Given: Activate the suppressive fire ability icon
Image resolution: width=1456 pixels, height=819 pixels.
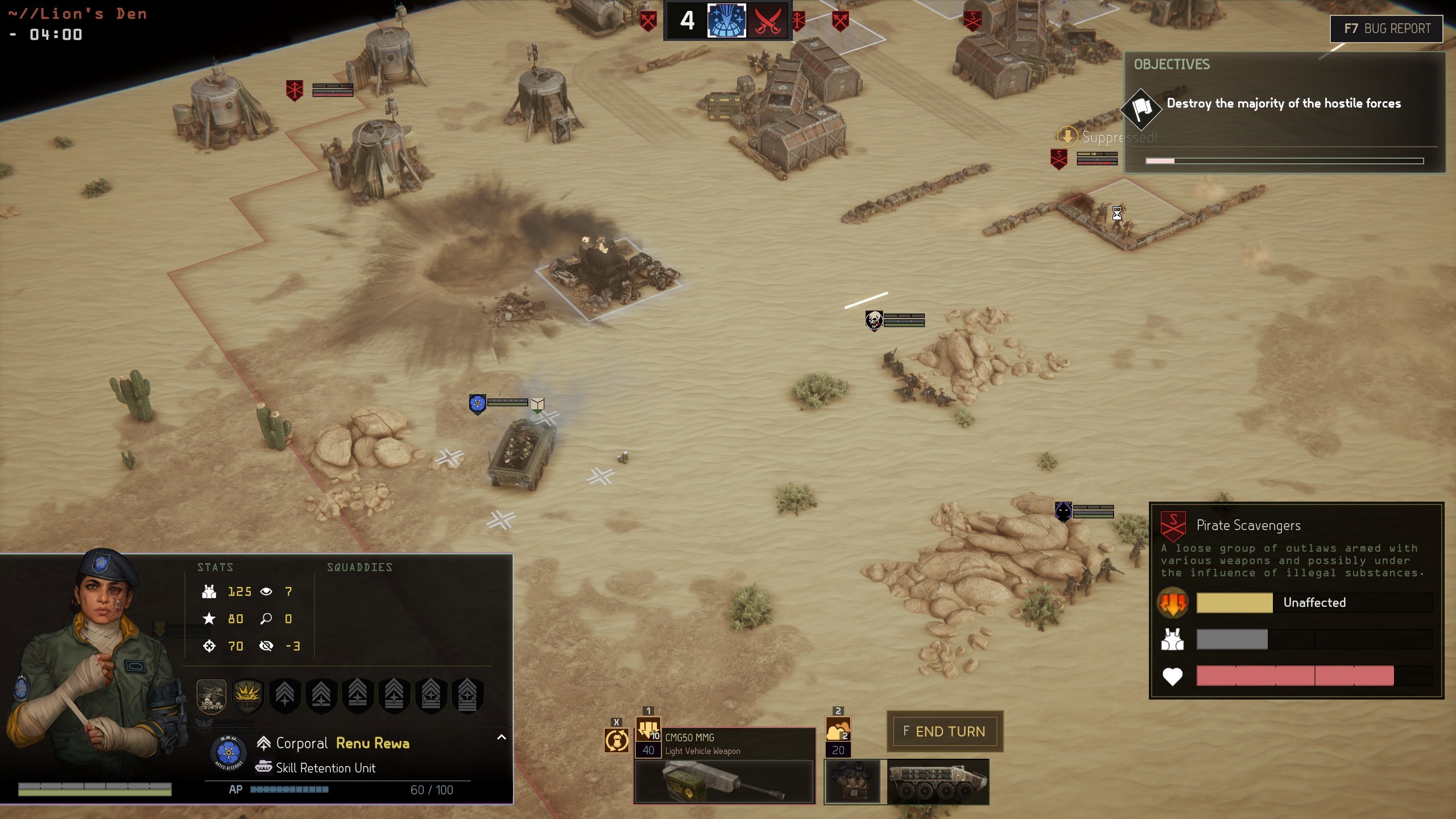Looking at the screenshot, I should pyautogui.click(x=648, y=729).
